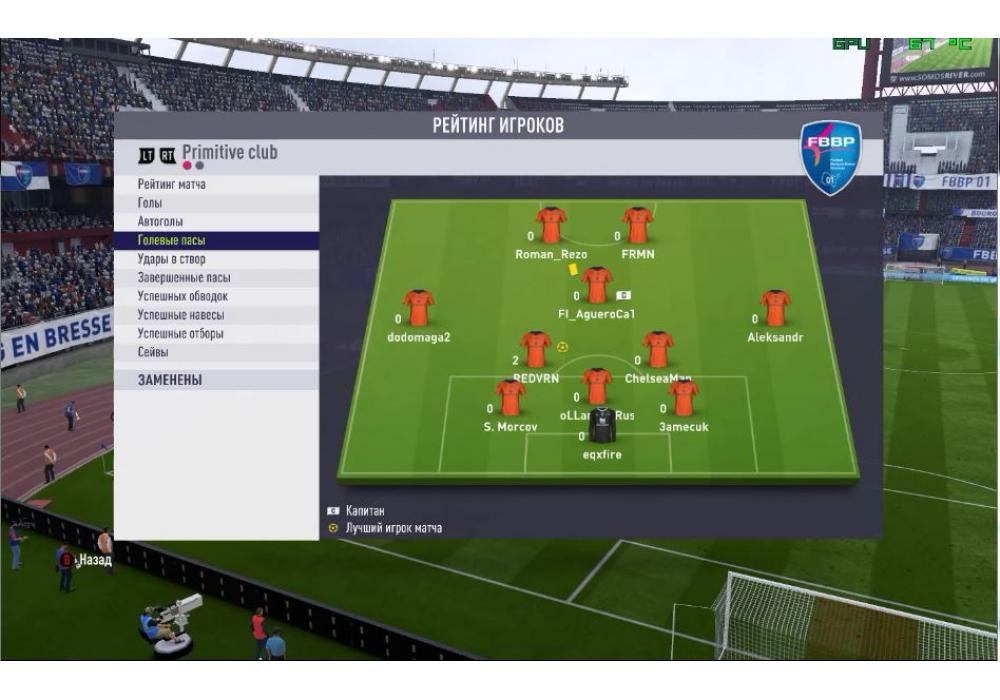The width and height of the screenshot is (1000, 700).
Task: Select player Aleksandr's shirt
Action: 775,308
